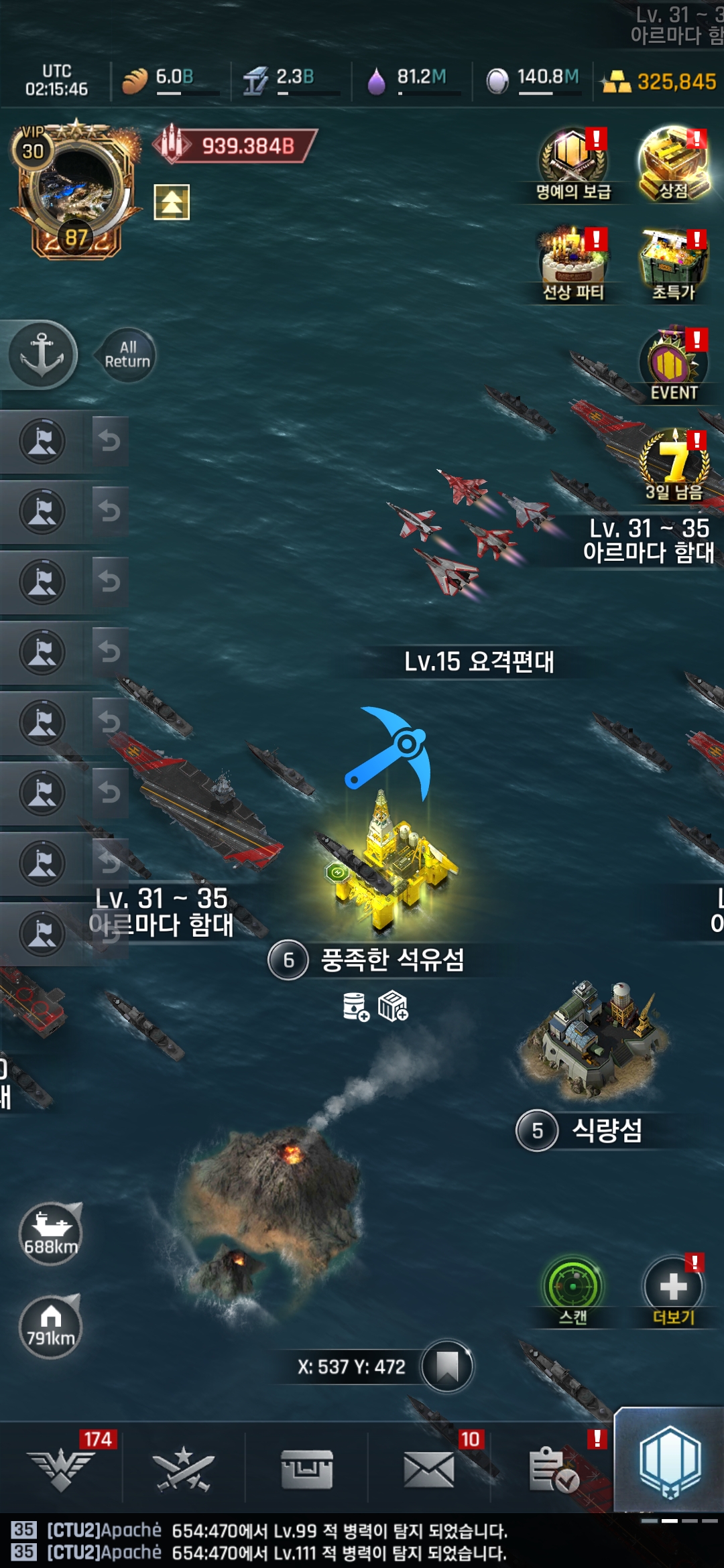Return to base via 791km home shortcut
The image size is (724, 1568).
[x=50, y=1326]
